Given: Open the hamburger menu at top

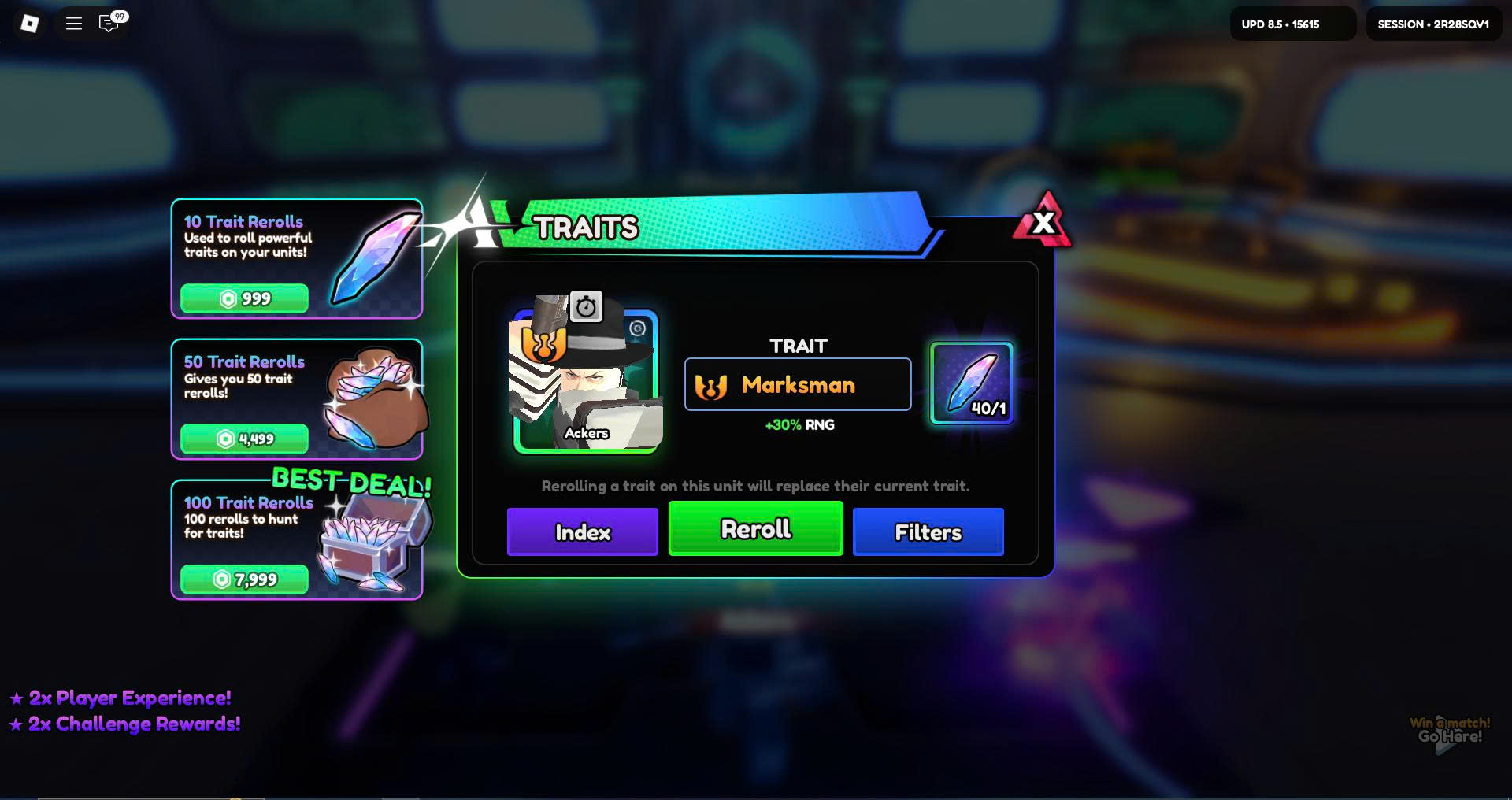Looking at the screenshot, I should tap(74, 24).
